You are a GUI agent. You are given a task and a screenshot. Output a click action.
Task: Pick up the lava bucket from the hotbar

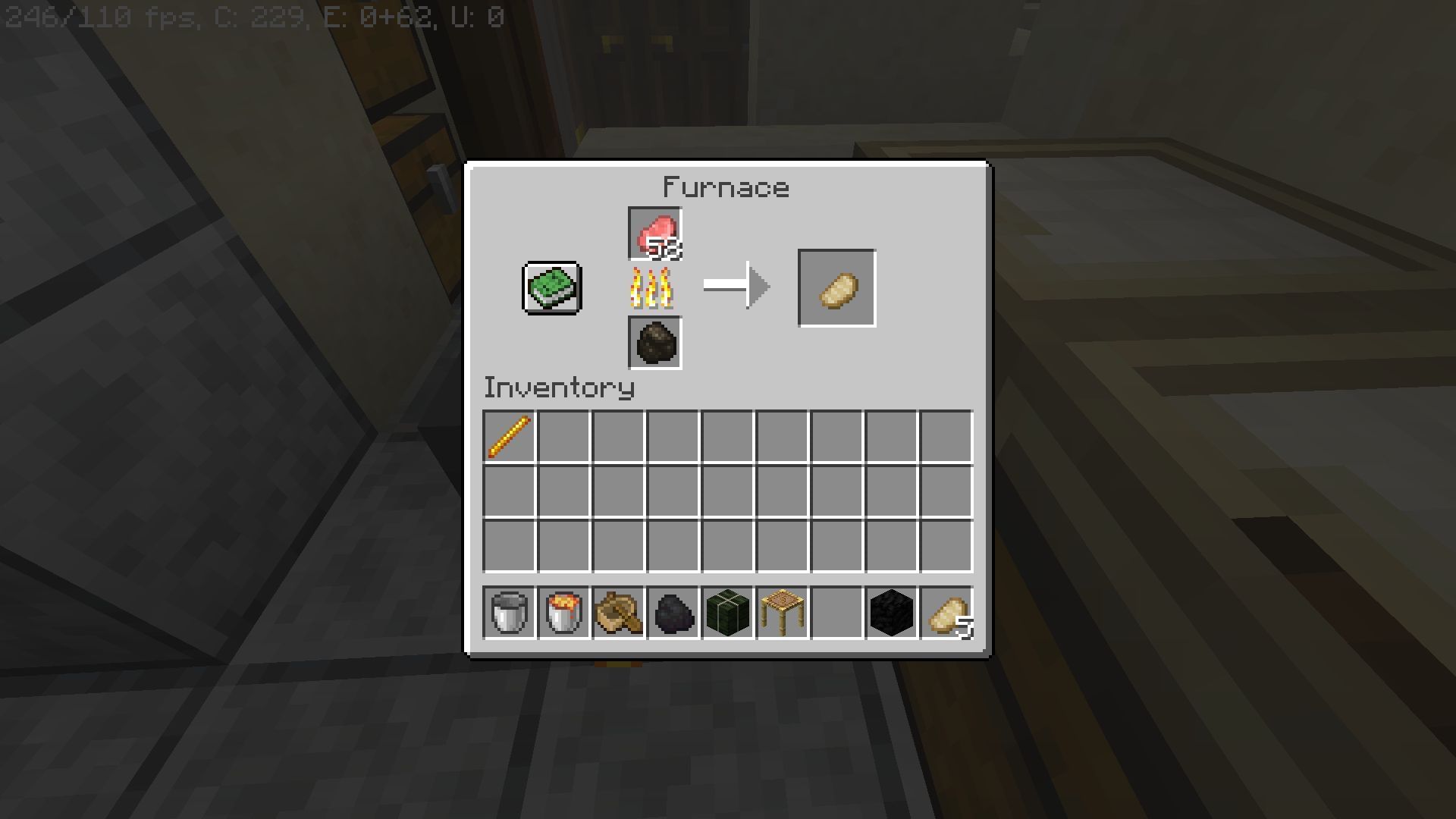point(562,614)
